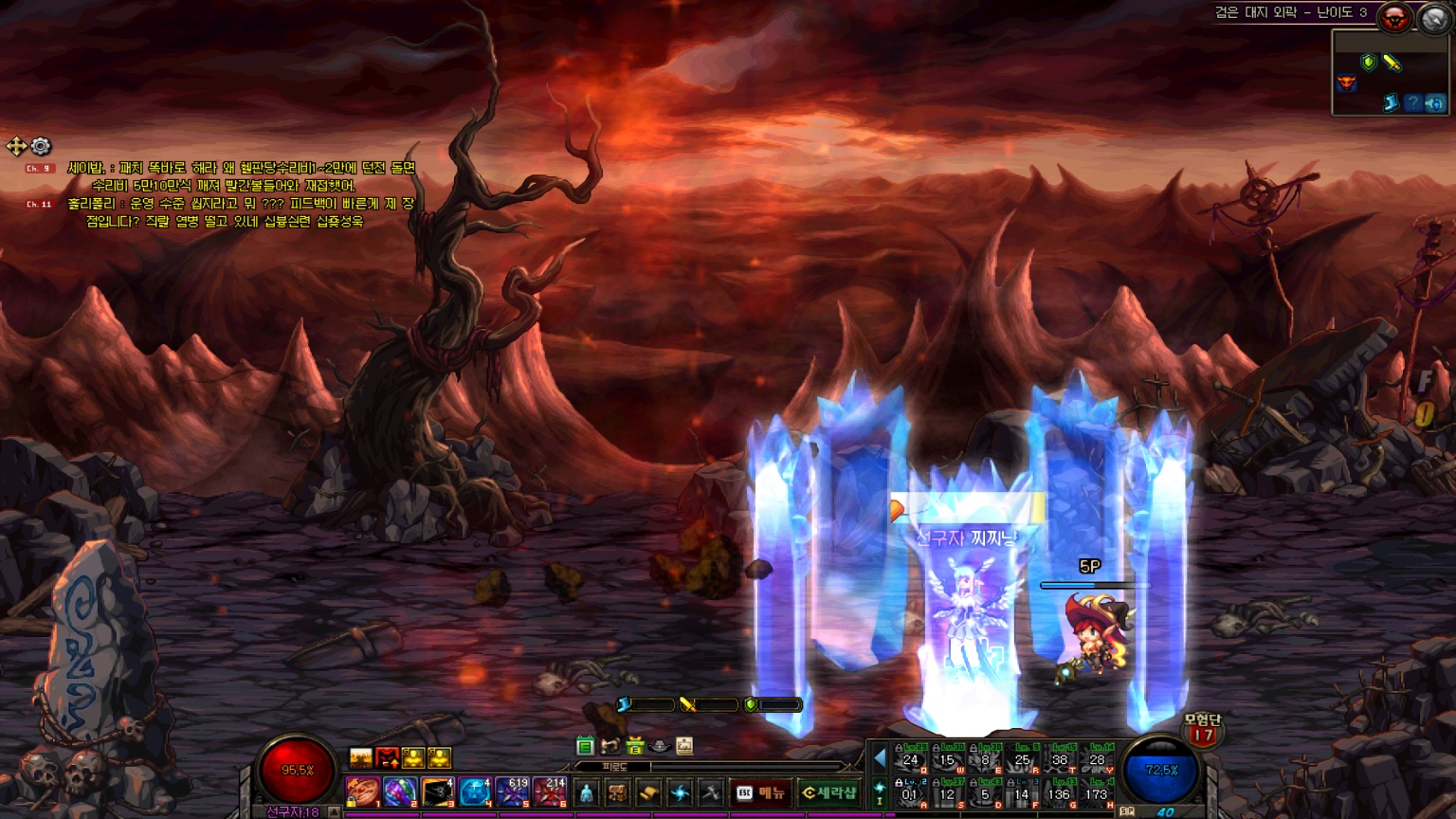Click the boss room marker on minimap
Image resolution: width=1456 pixels, height=819 pixels.
click(1346, 83)
